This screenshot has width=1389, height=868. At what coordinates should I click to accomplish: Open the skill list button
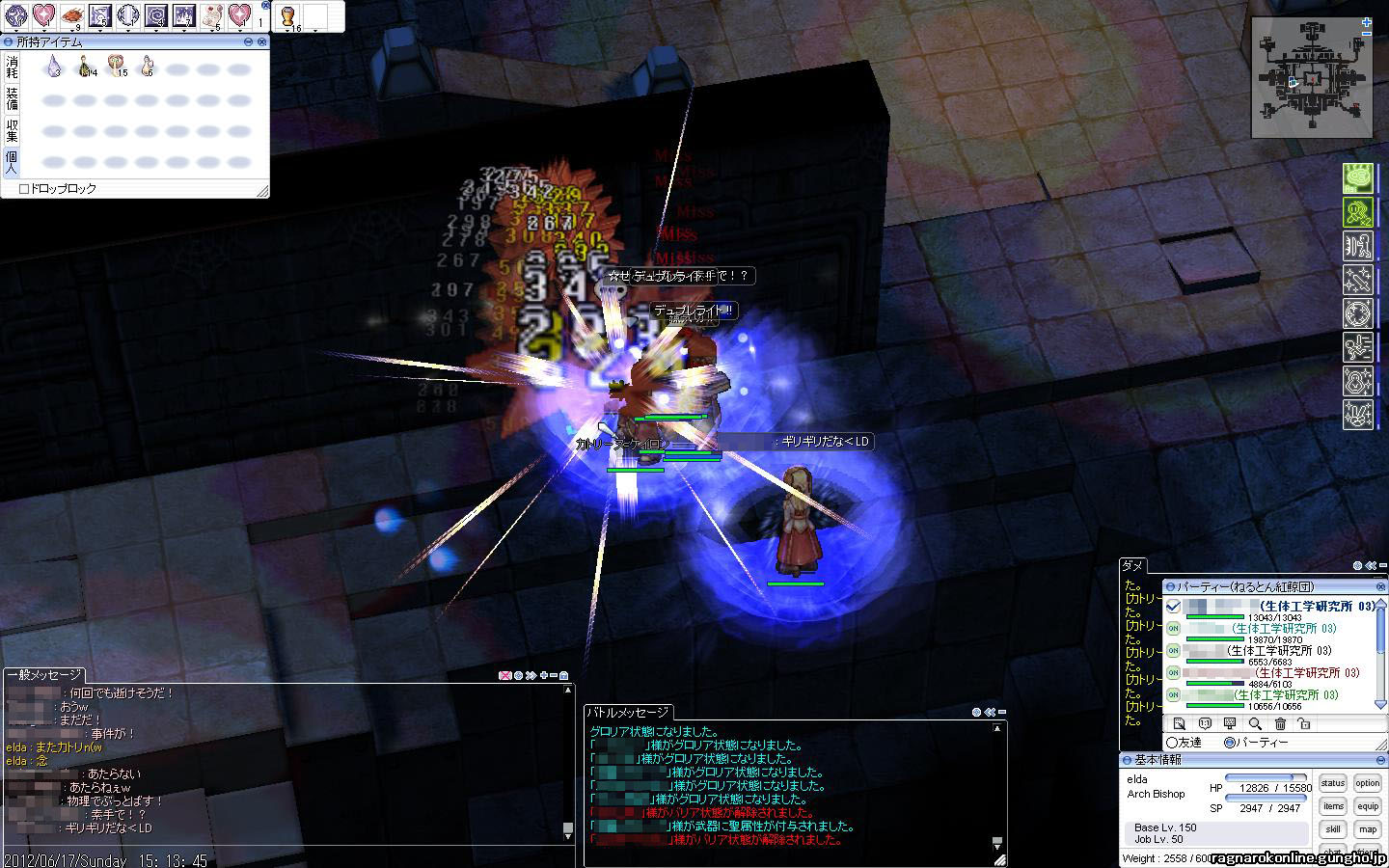click(1333, 829)
